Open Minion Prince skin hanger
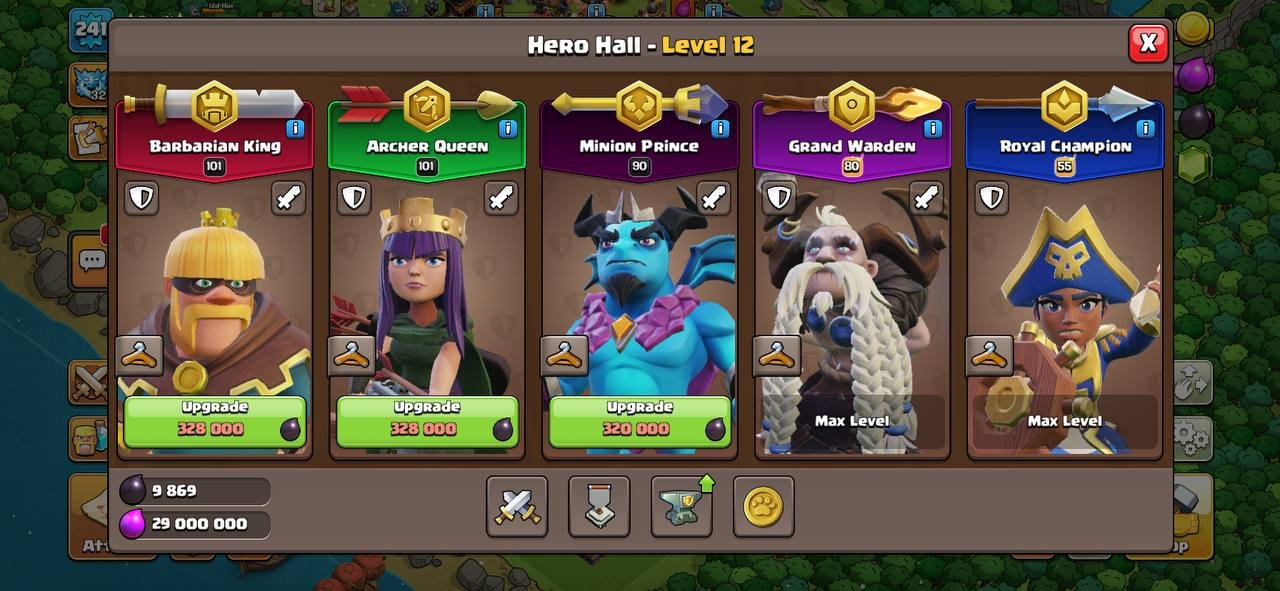The height and width of the screenshot is (591, 1280). pos(565,355)
